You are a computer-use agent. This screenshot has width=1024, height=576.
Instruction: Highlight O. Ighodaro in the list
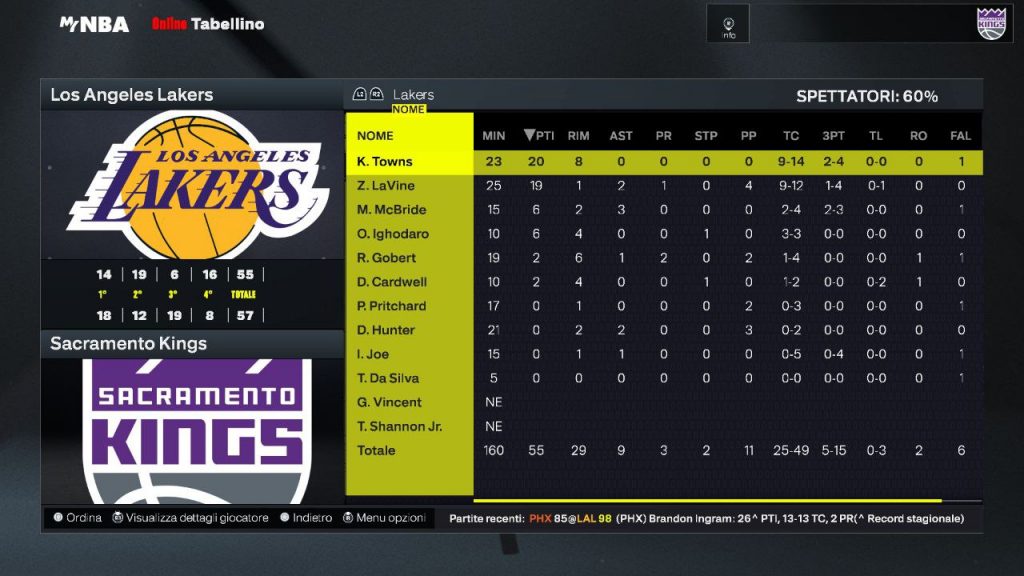(x=392, y=234)
